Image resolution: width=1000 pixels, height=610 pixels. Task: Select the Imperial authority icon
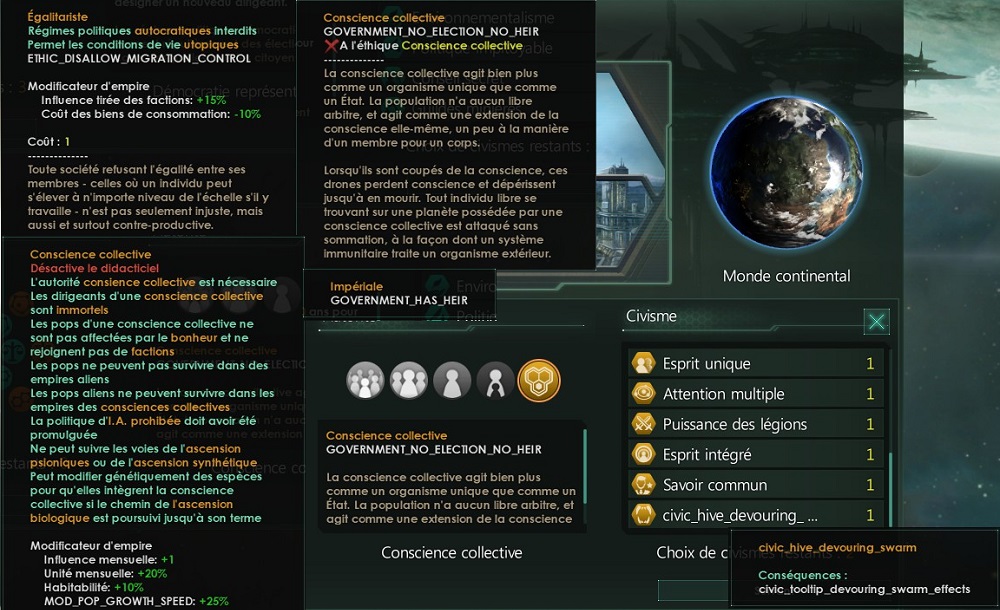tap(495, 381)
